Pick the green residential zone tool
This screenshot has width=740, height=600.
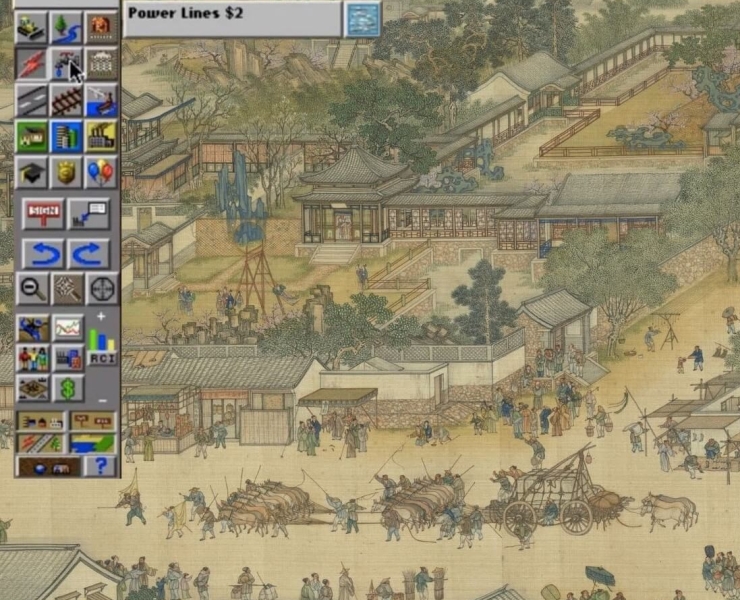click(x=32, y=135)
